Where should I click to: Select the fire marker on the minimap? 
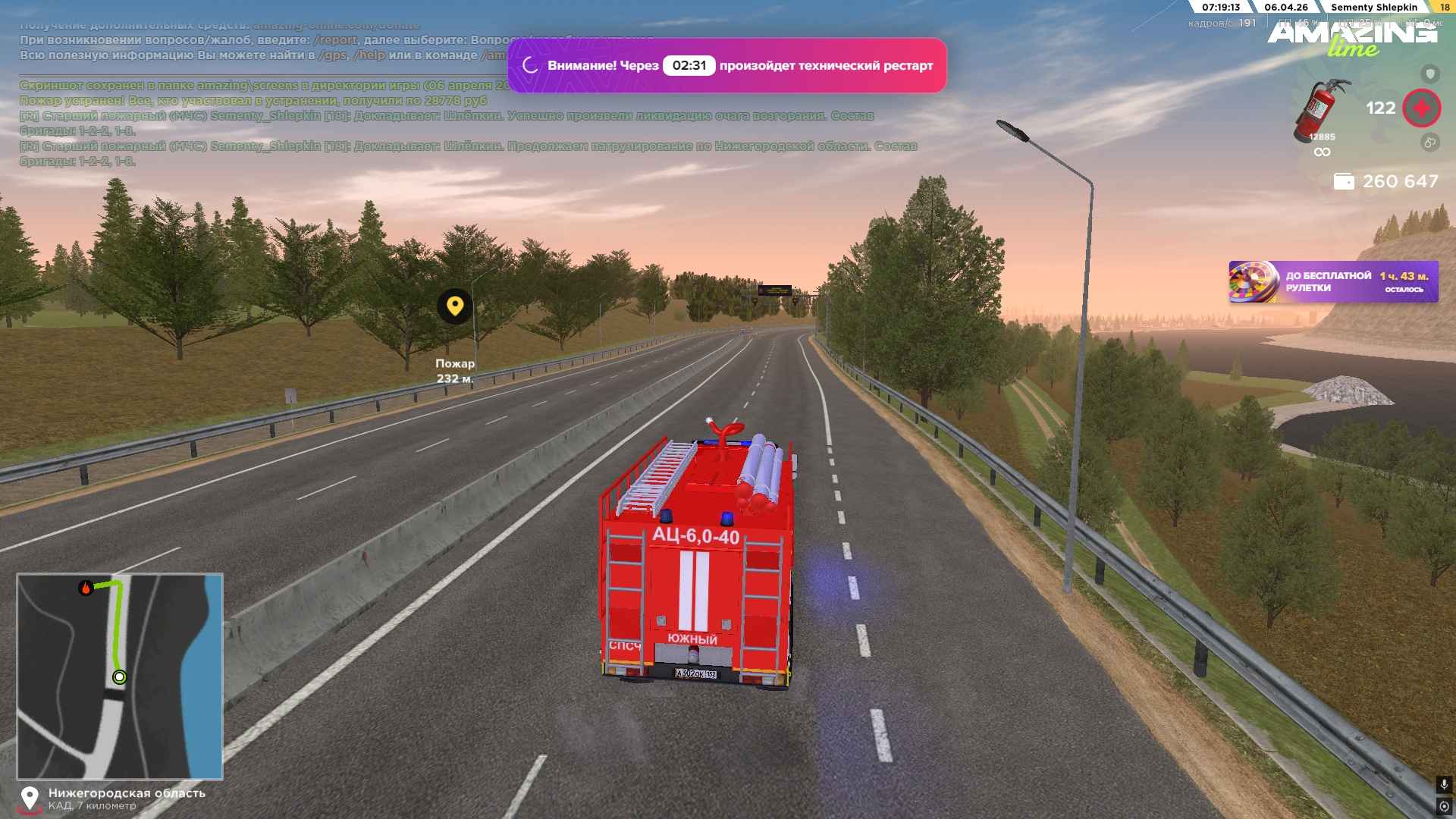tap(86, 588)
